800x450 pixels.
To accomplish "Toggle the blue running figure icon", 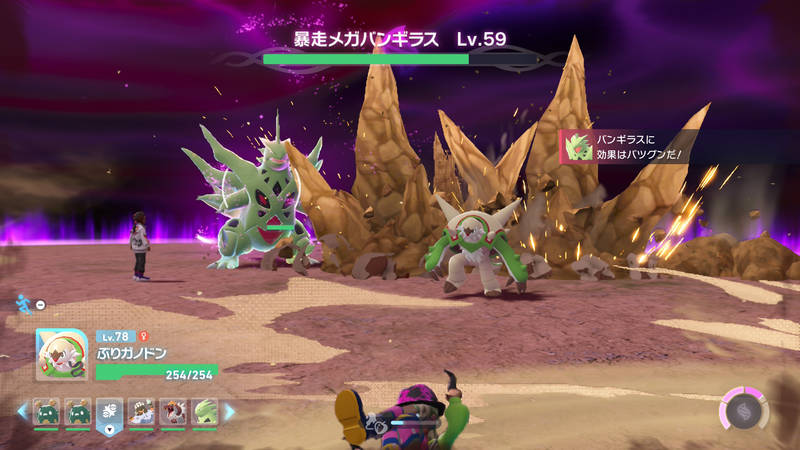I will click(x=24, y=303).
